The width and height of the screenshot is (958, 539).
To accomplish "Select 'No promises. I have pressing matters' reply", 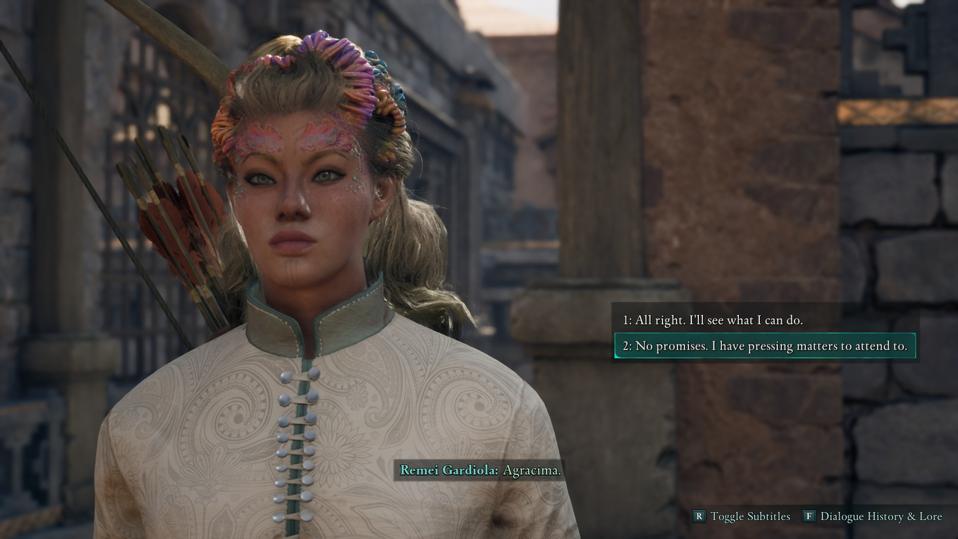I will (x=764, y=346).
